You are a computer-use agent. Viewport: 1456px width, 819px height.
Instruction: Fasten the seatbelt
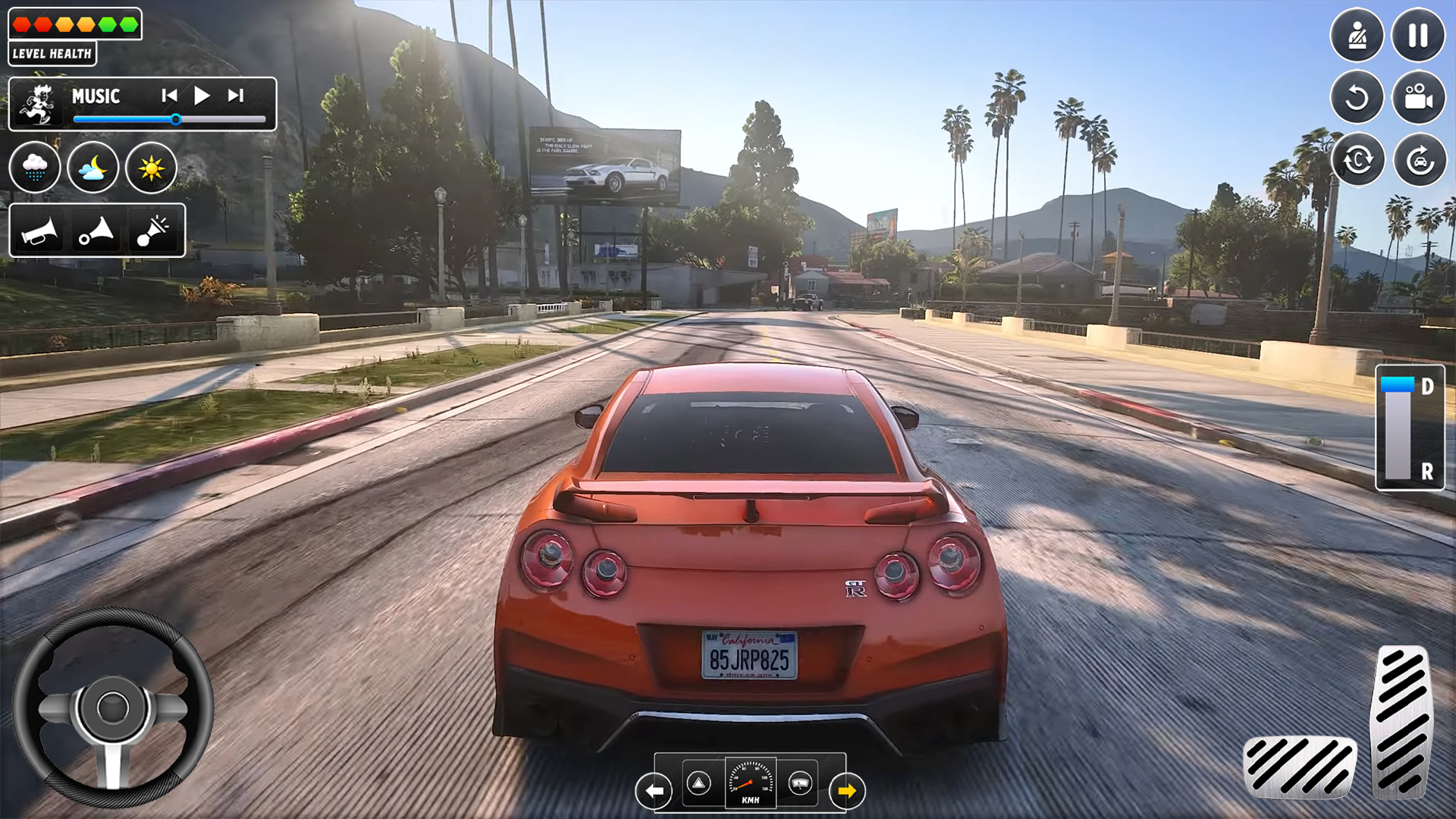tap(1357, 34)
